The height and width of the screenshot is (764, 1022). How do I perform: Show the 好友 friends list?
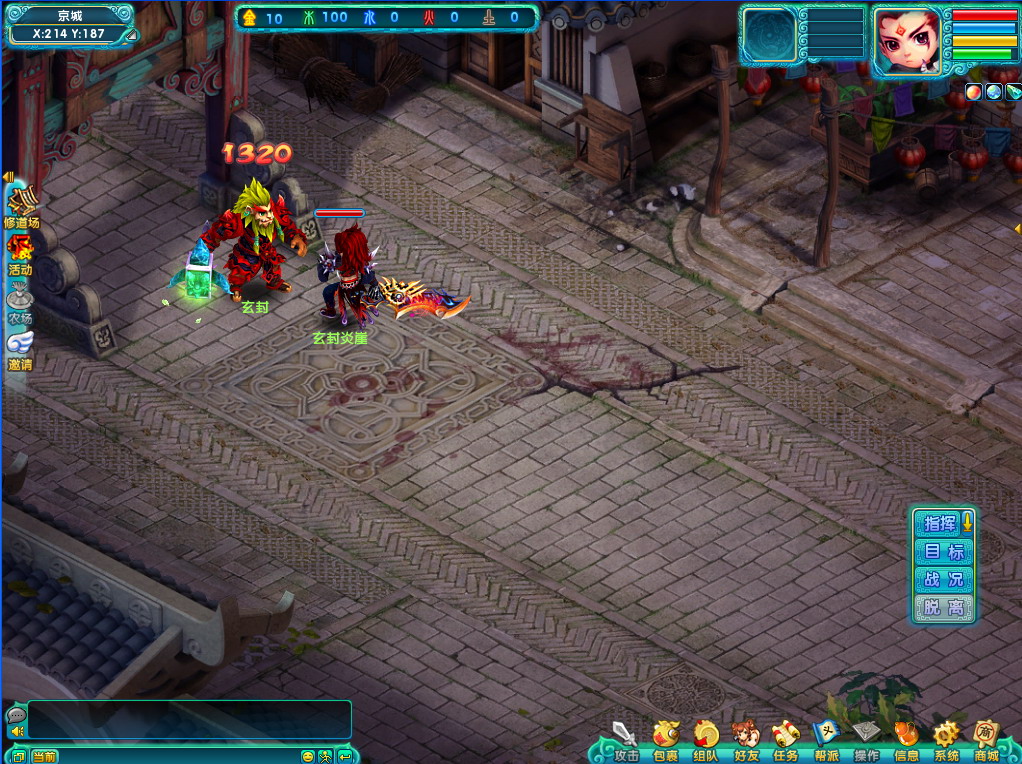coord(746,738)
